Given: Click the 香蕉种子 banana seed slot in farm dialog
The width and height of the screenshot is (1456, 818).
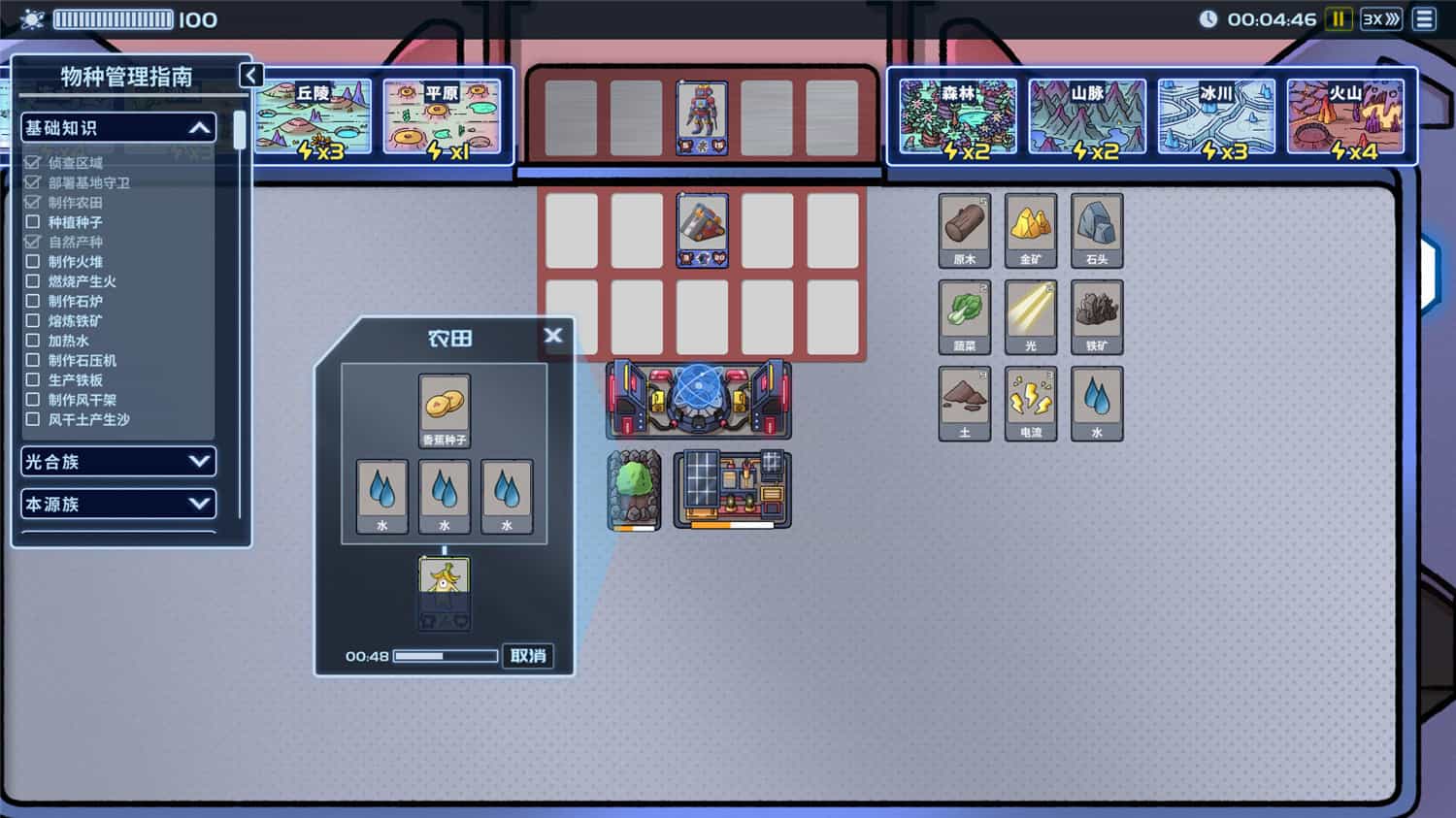Looking at the screenshot, I should tap(445, 409).
